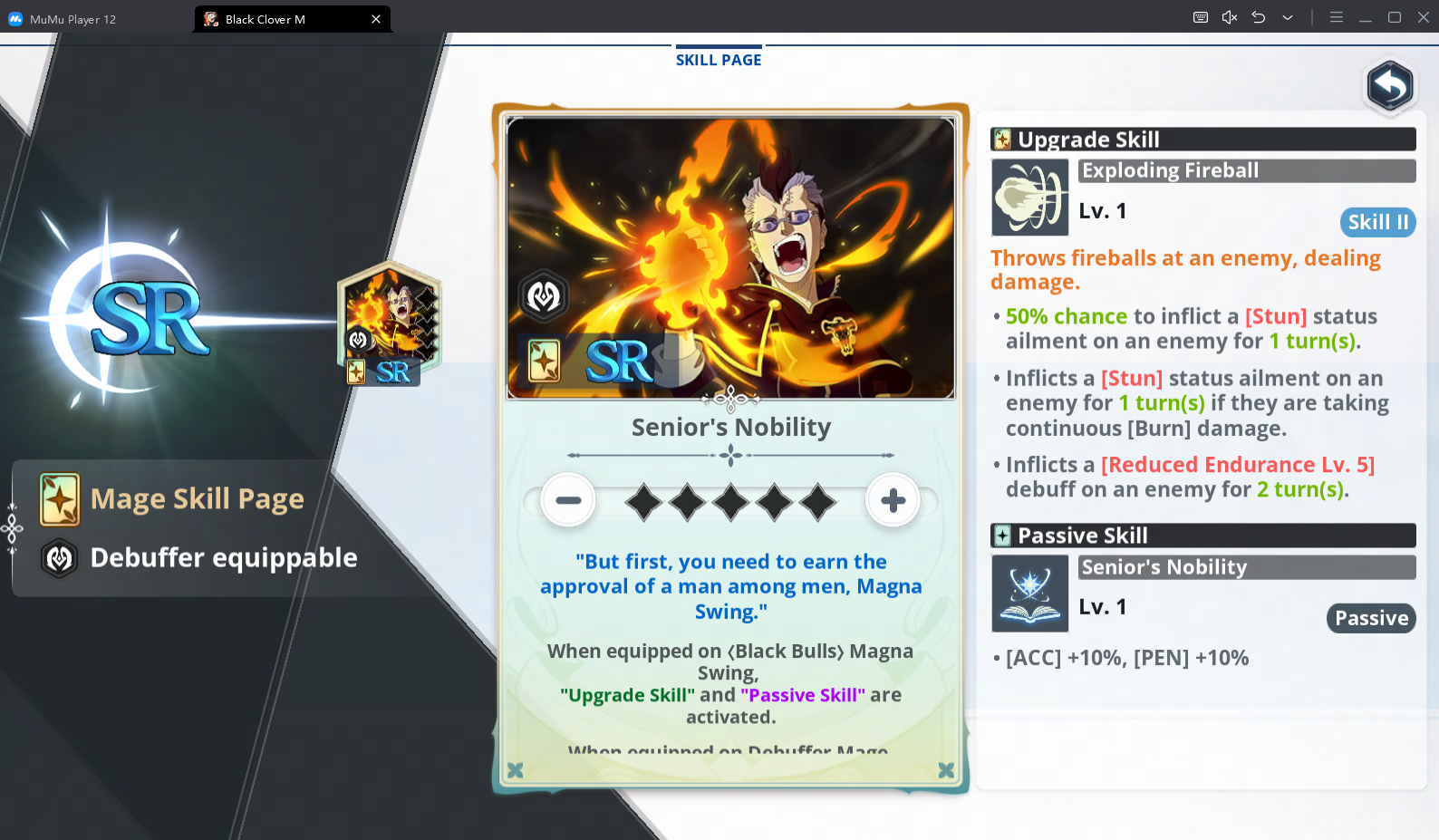Screen dimensions: 1439x840
Task: Click the Exploding Fireball skill icon
Action: 1029,198
